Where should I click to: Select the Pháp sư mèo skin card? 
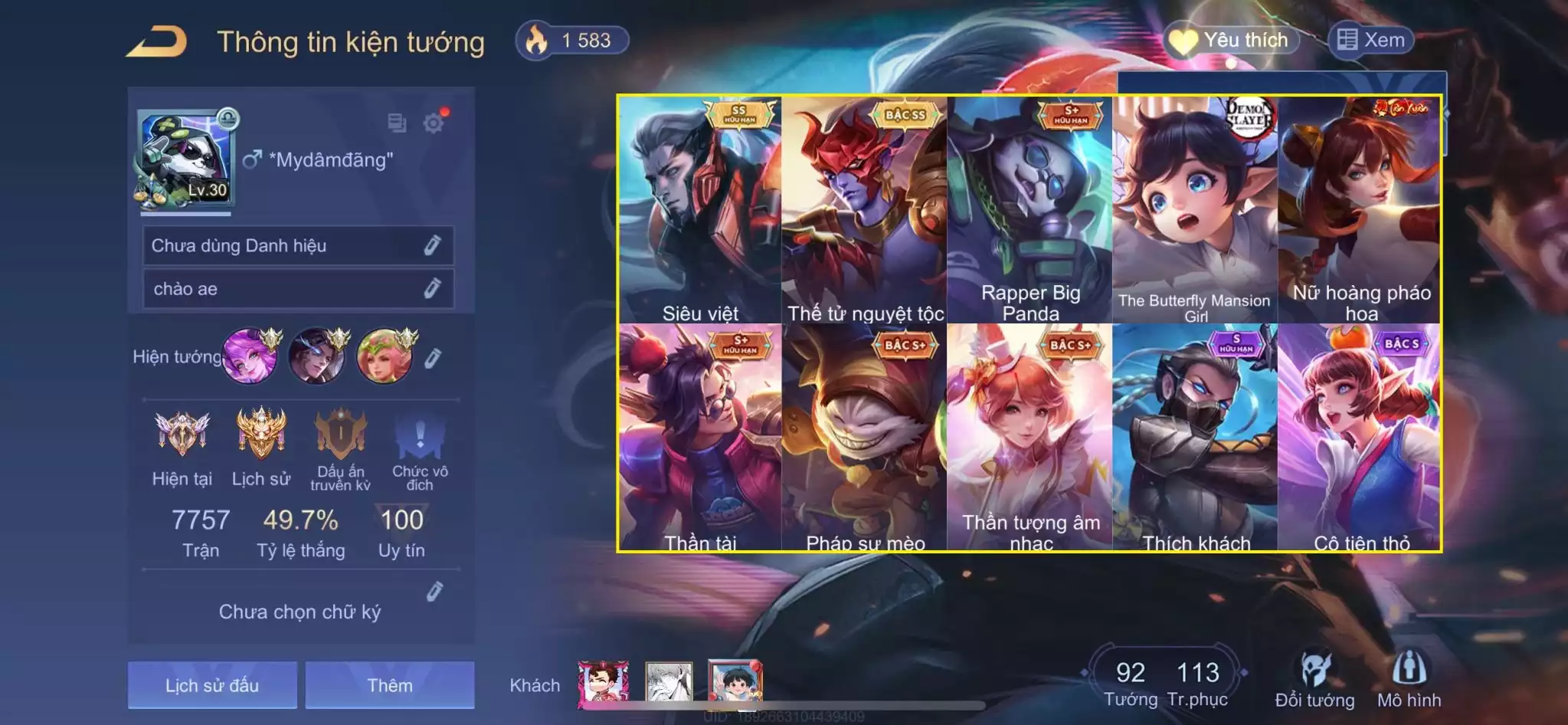tap(865, 437)
